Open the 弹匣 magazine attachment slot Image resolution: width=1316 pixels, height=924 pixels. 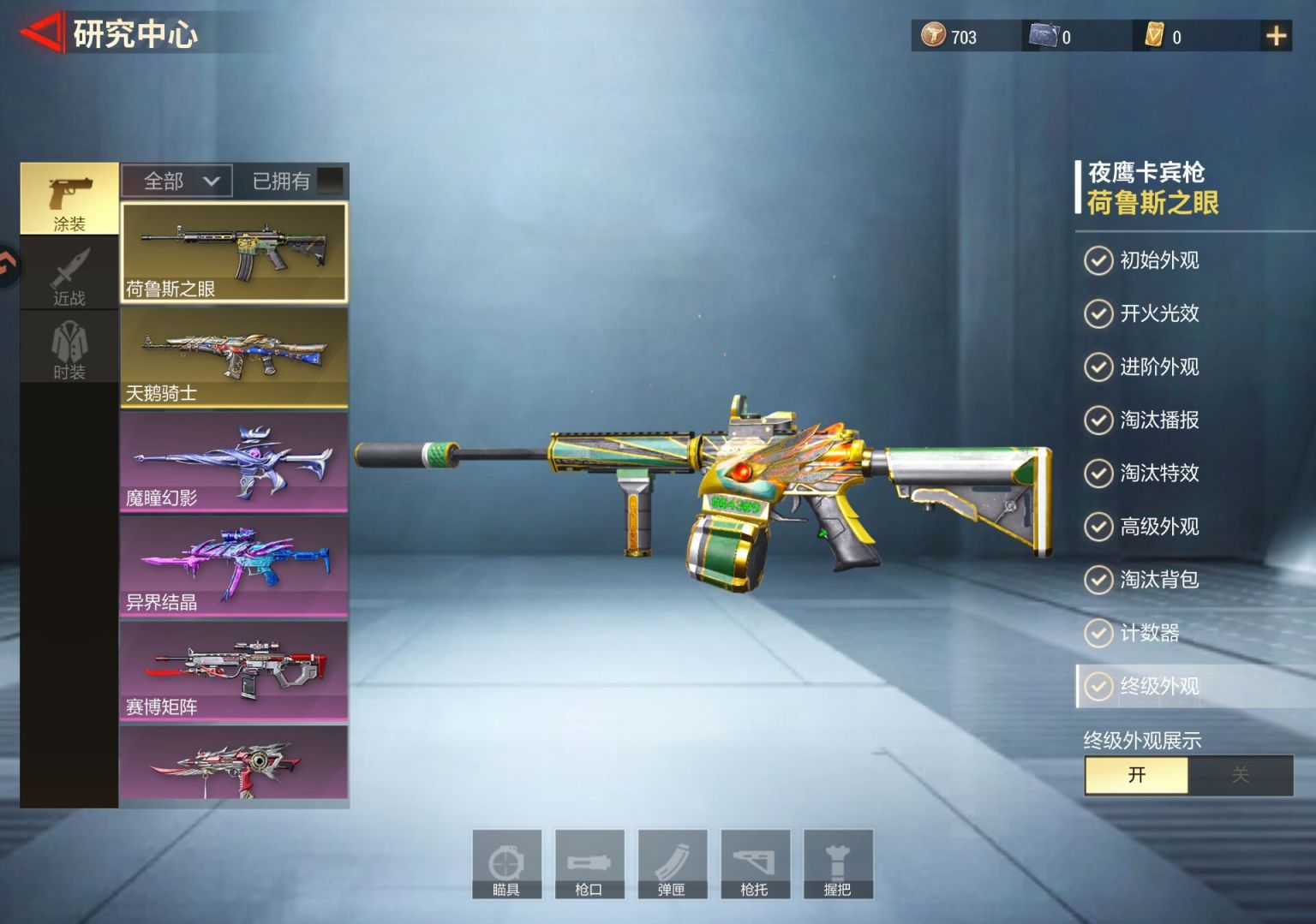pyautogui.click(x=672, y=864)
